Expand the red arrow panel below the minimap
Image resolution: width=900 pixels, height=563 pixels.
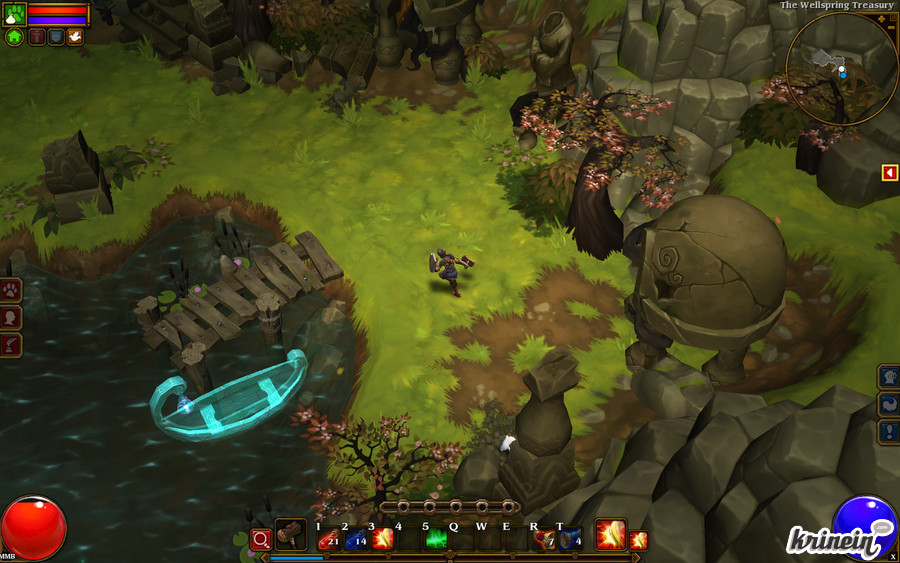(x=889, y=173)
